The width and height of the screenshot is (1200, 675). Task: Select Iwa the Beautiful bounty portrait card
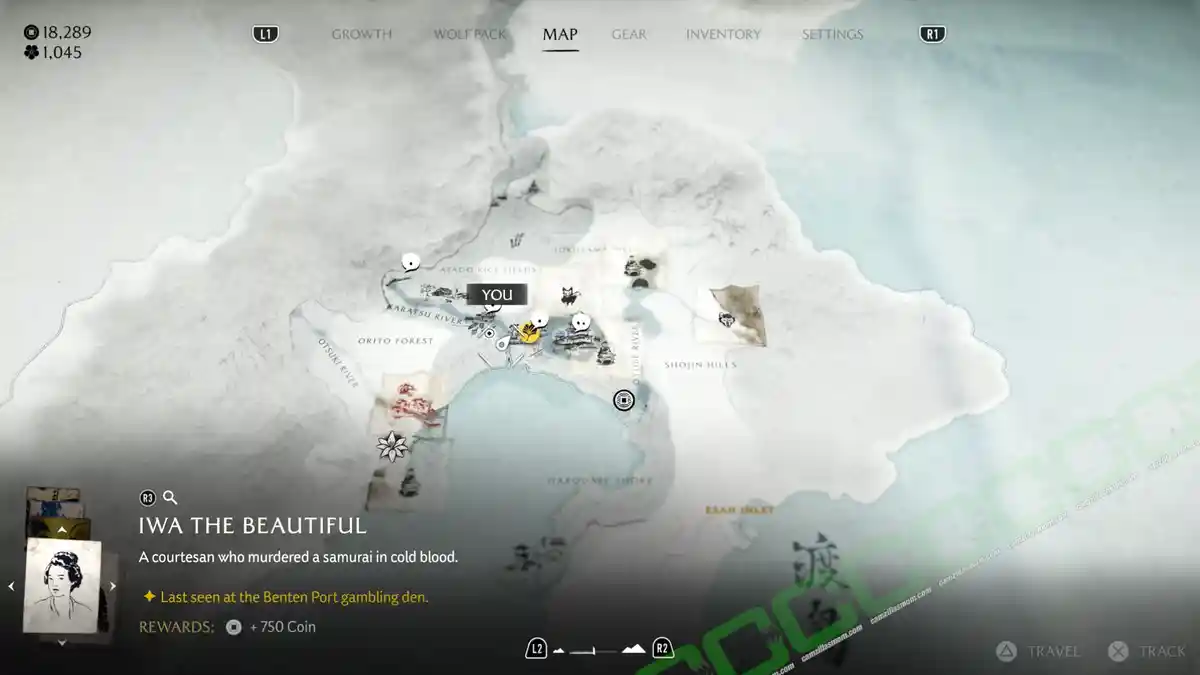(x=62, y=585)
